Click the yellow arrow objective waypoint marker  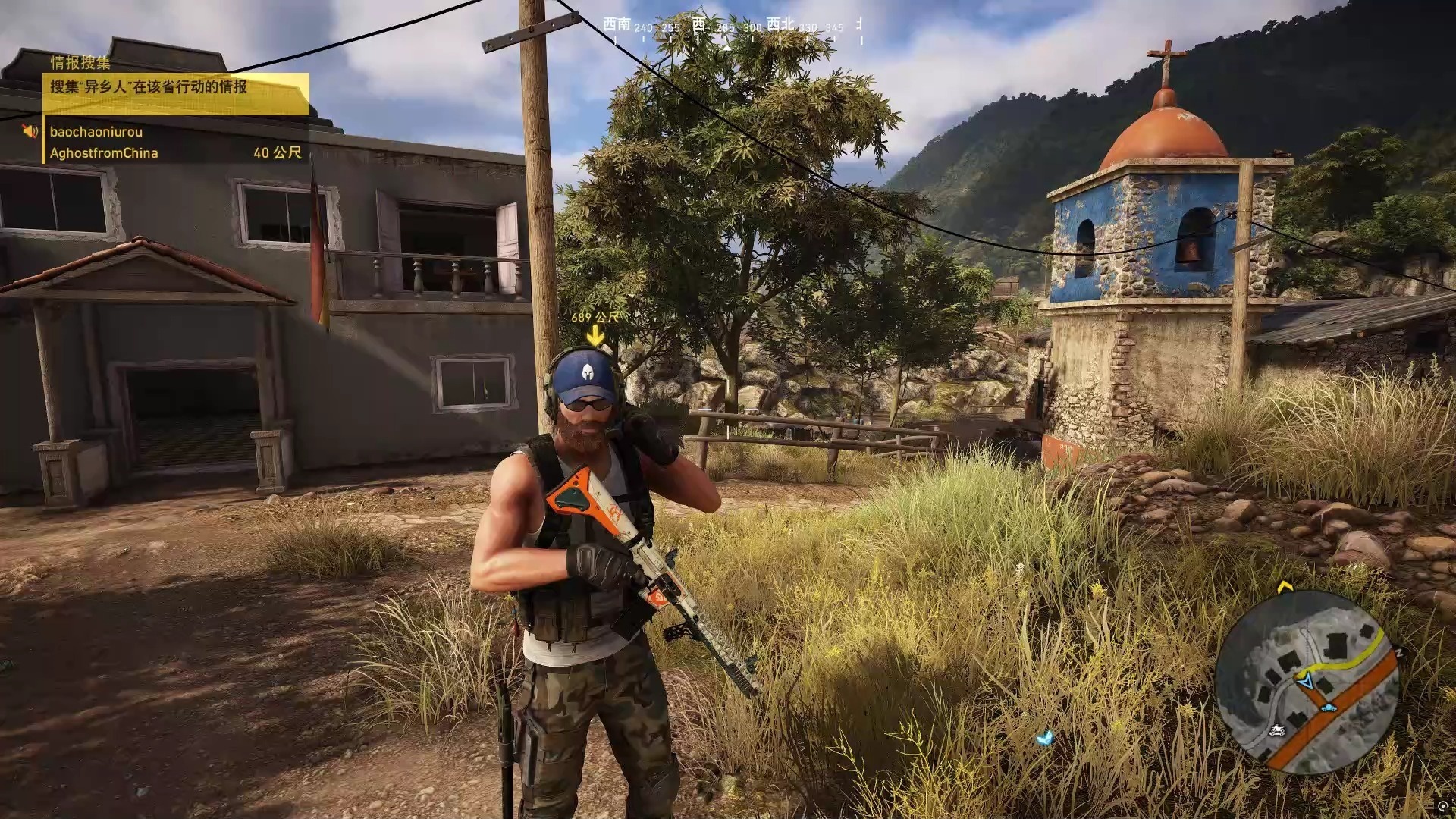tap(595, 335)
